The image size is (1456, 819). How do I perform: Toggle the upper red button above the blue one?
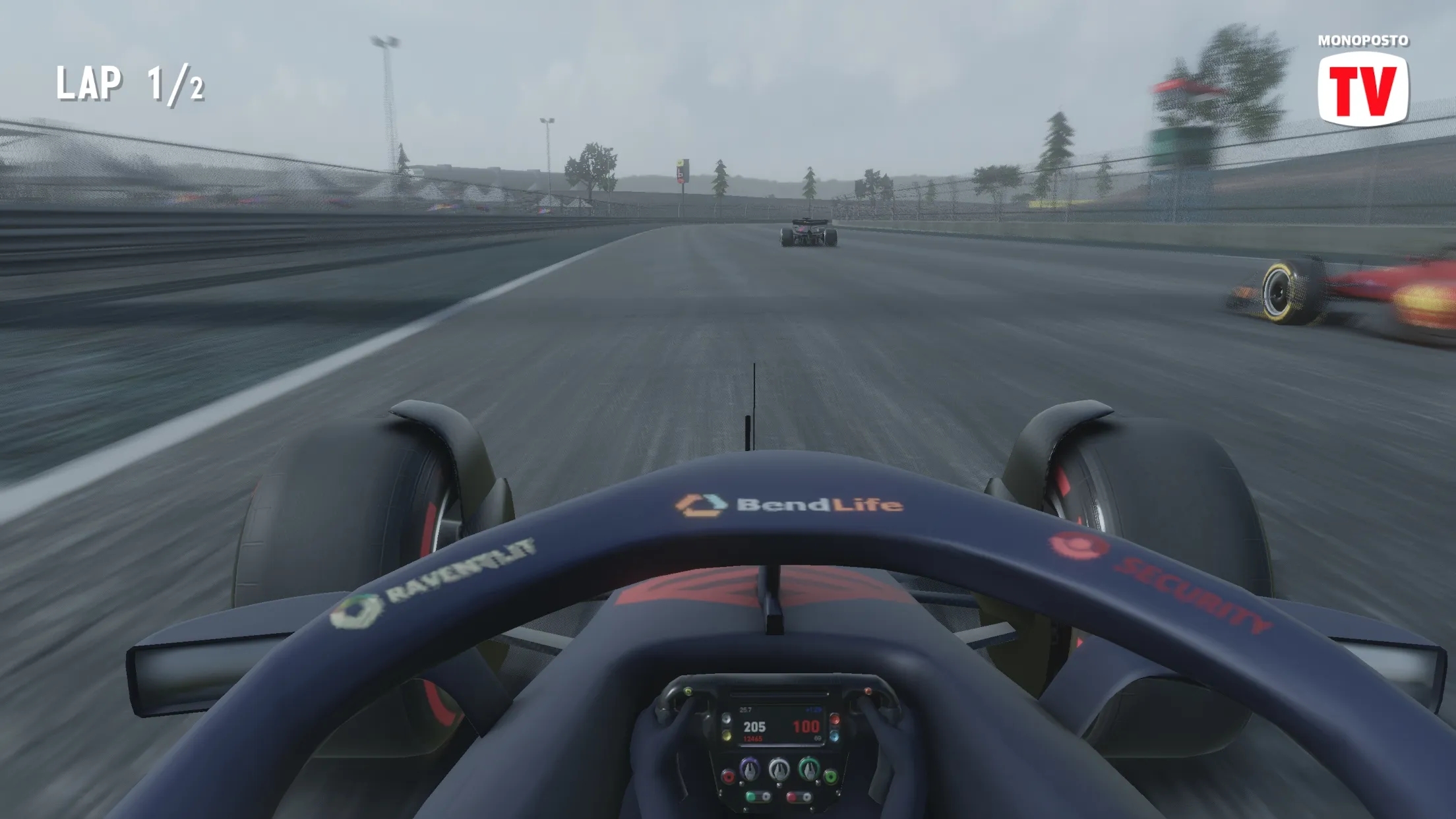pyautogui.click(x=834, y=719)
